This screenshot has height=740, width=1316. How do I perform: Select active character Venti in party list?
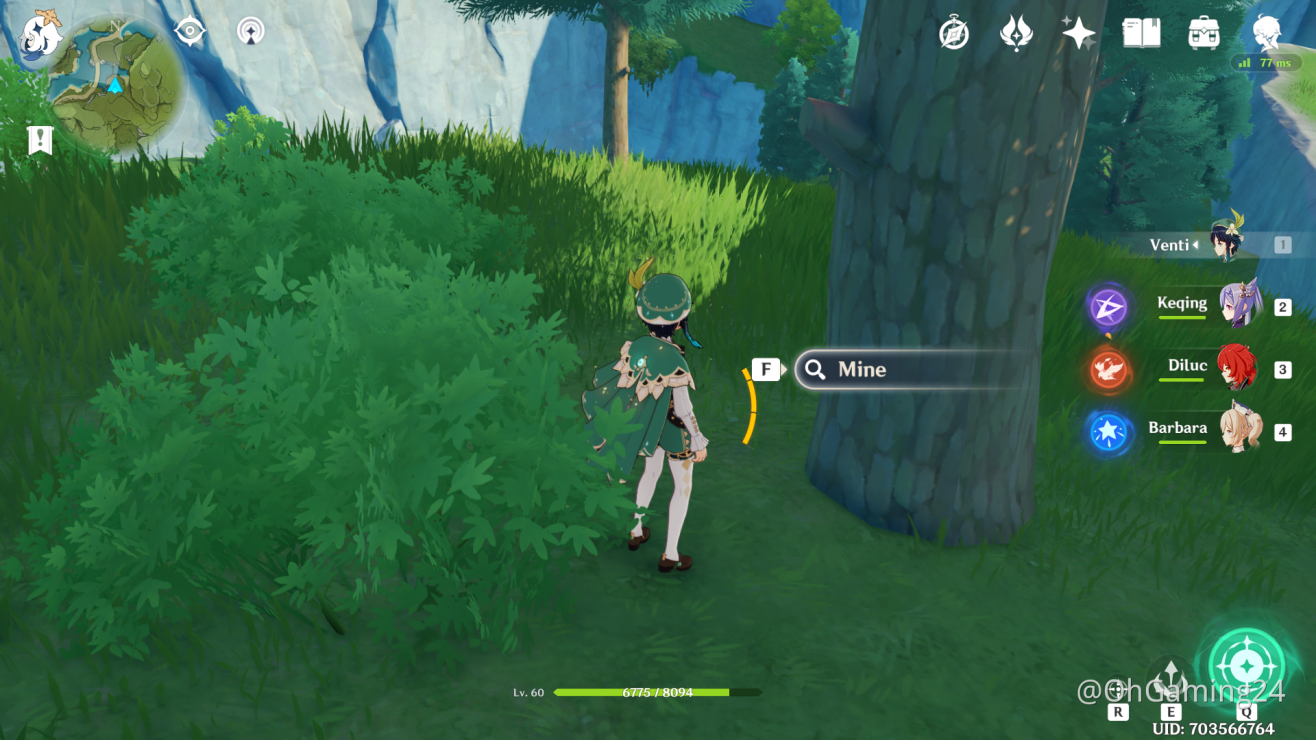click(1226, 243)
